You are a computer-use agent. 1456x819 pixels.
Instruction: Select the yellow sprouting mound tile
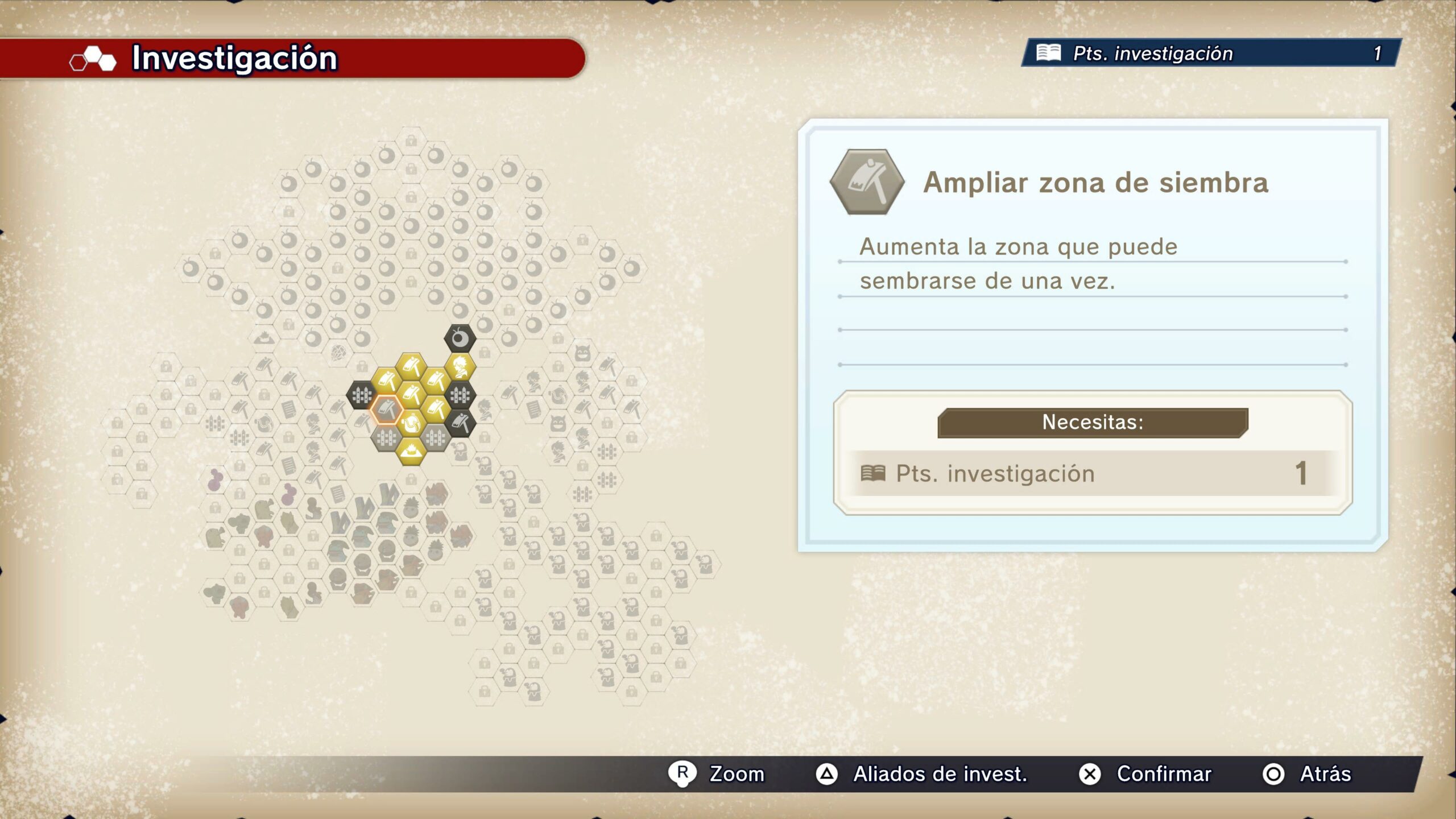411,451
